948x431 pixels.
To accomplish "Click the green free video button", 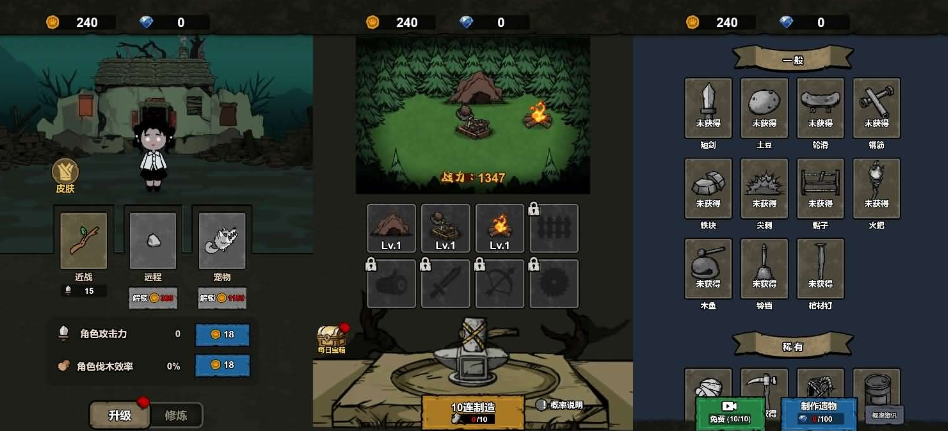I will (x=729, y=413).
